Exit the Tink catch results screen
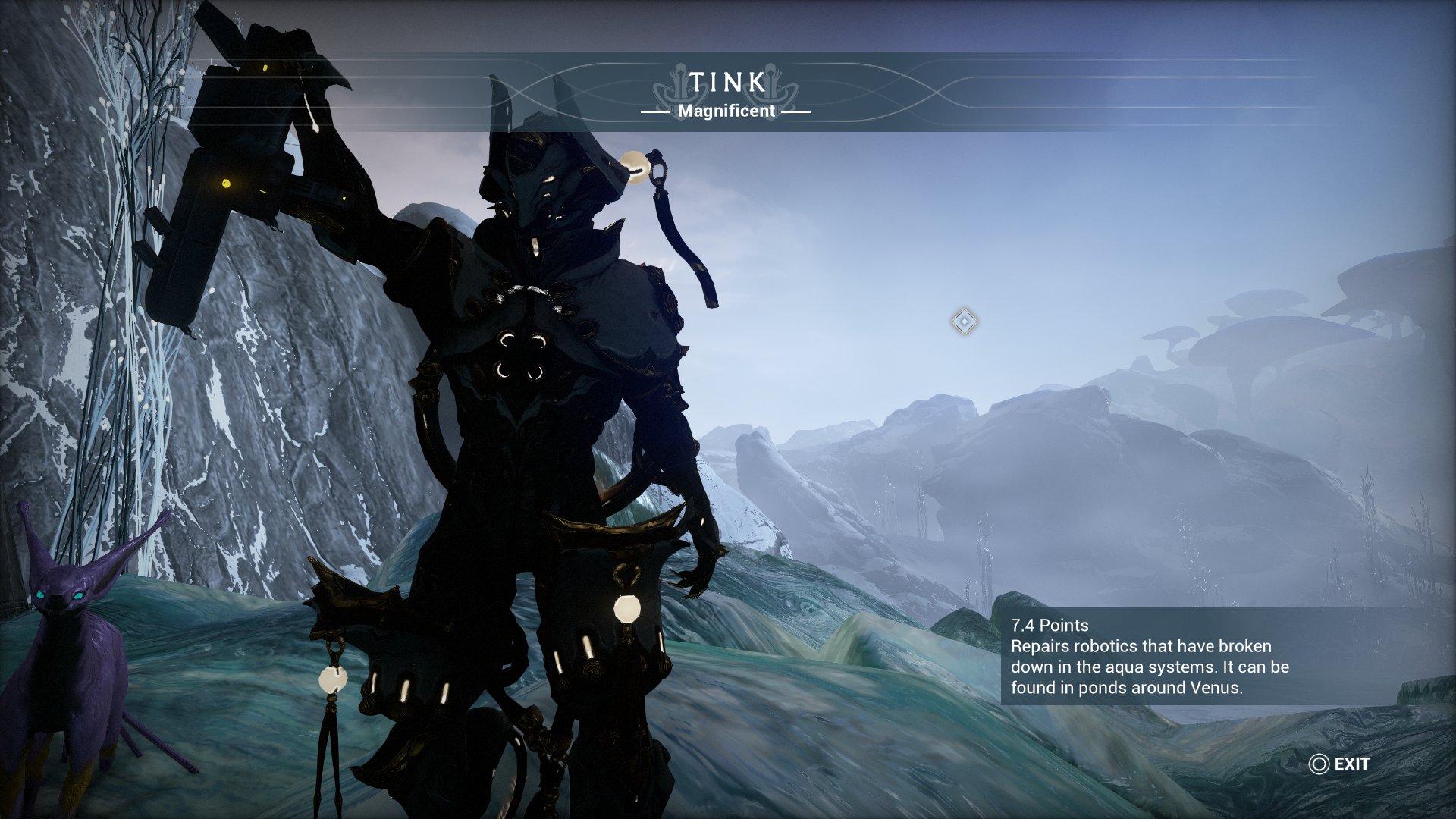 click(1340, 764)
